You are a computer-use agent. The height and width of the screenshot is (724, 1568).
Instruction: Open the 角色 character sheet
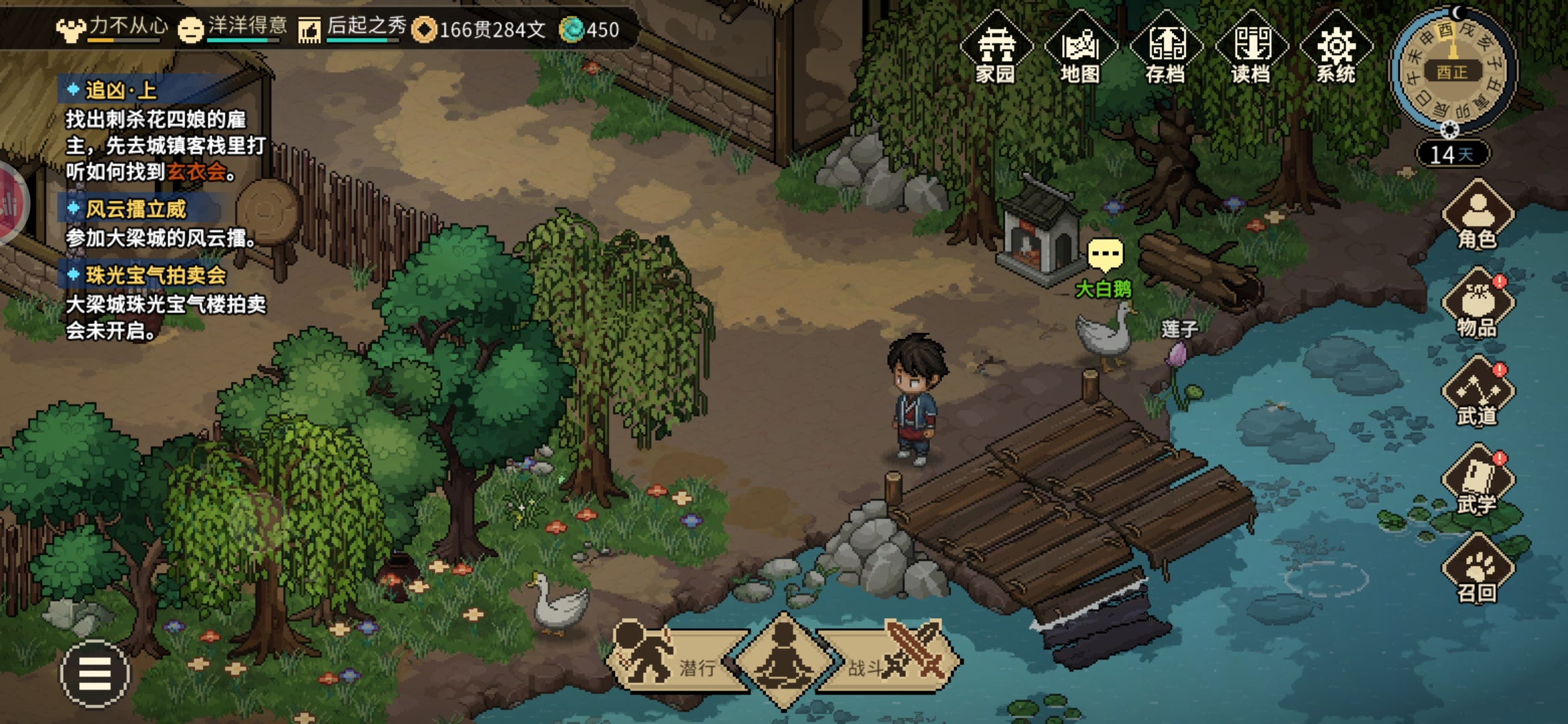point(1478,216)
